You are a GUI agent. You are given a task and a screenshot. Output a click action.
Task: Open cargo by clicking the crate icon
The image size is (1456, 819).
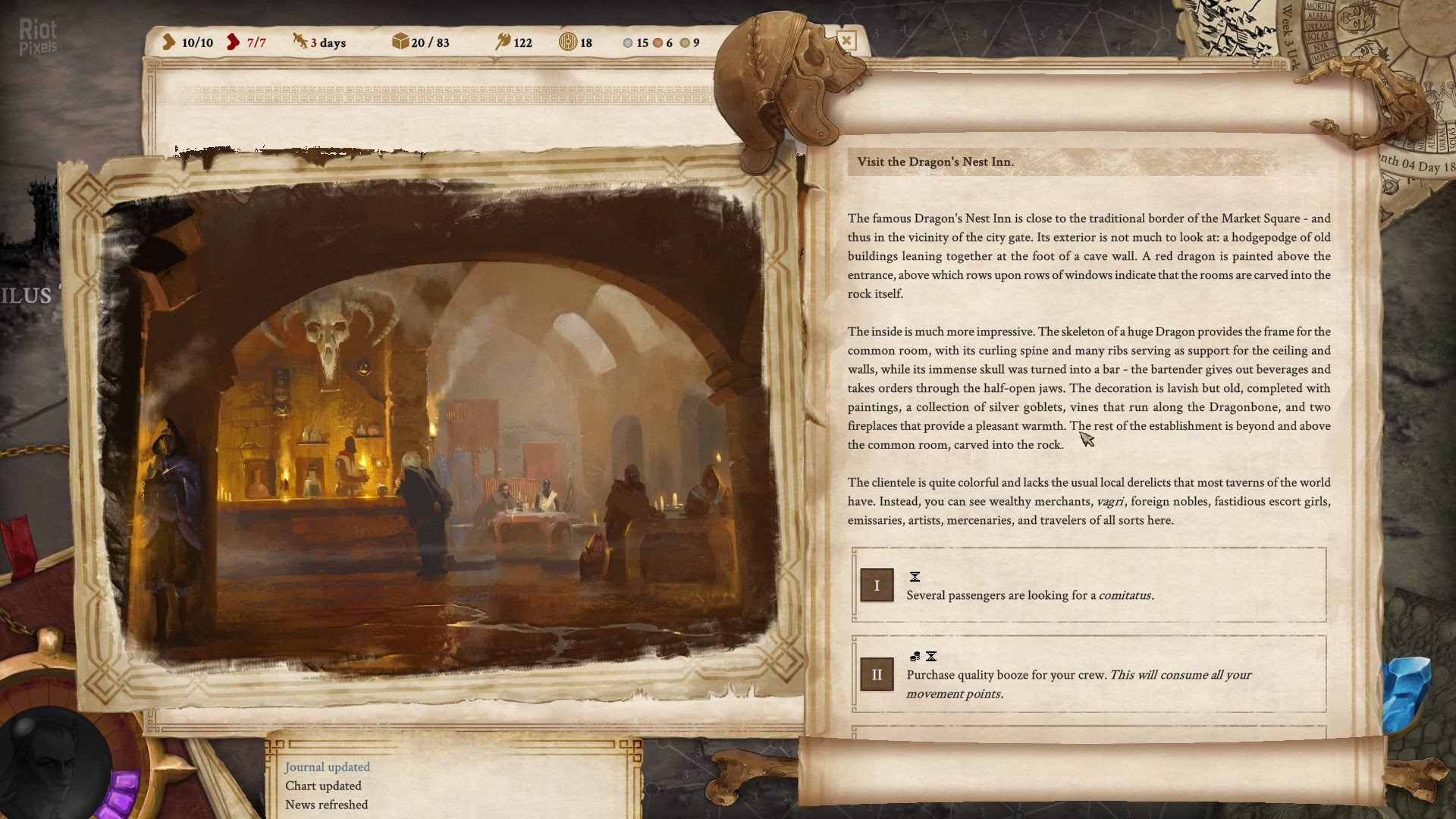[400, 42]
